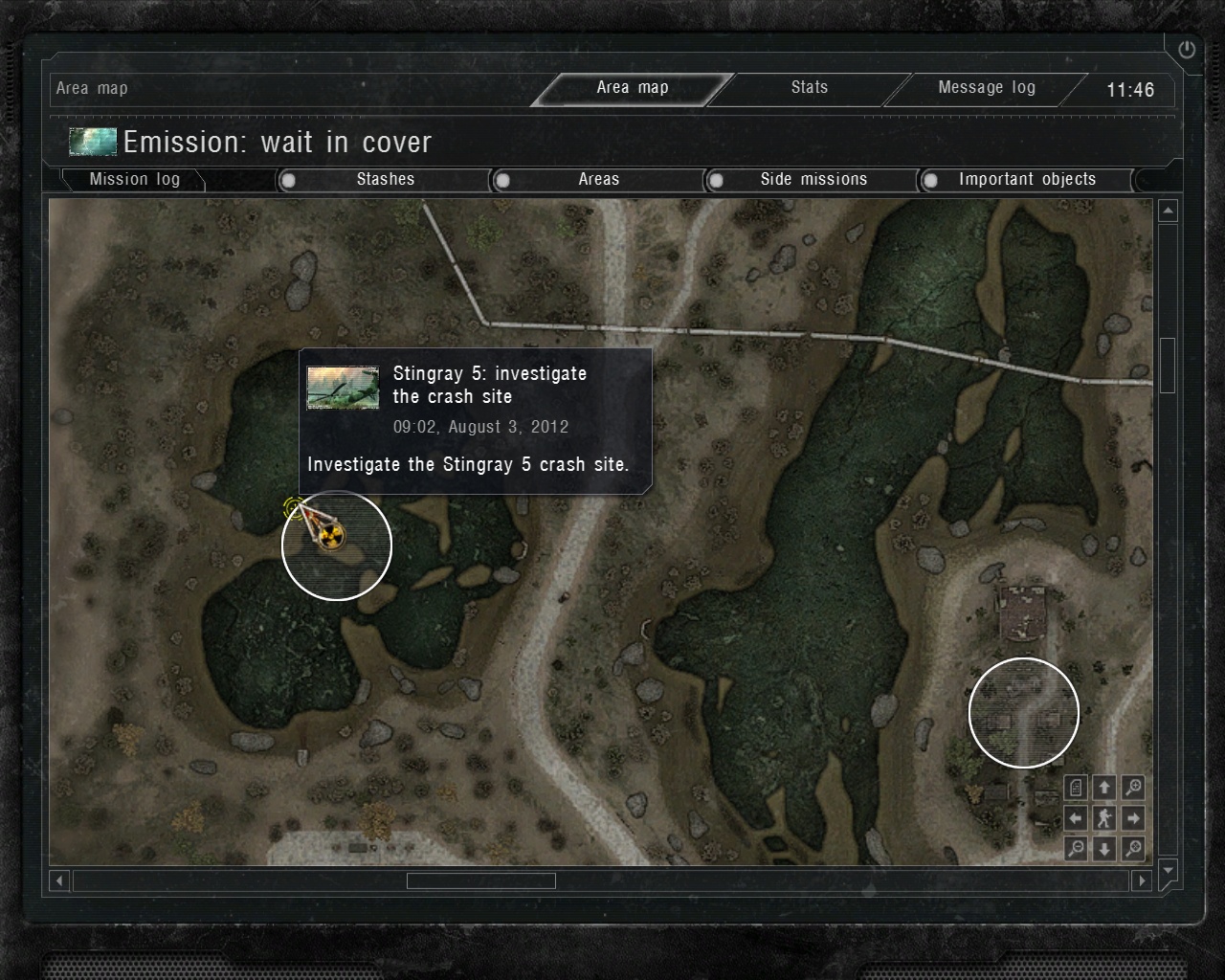
Task: Pan the map left with arrow button
Action: coord(1076,818)
